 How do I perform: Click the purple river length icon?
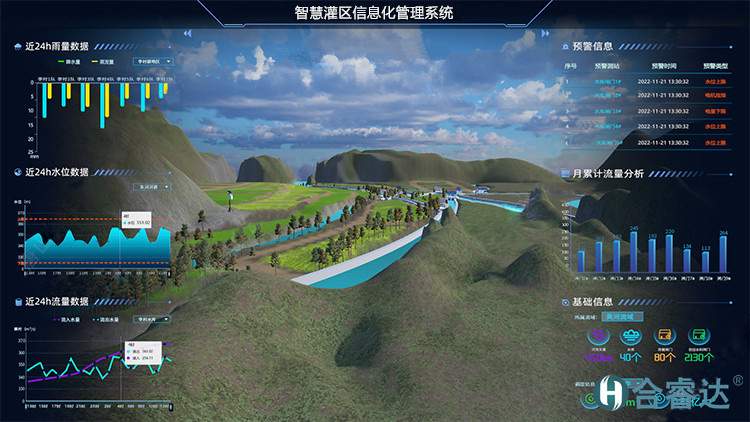[x=602, y=337]
